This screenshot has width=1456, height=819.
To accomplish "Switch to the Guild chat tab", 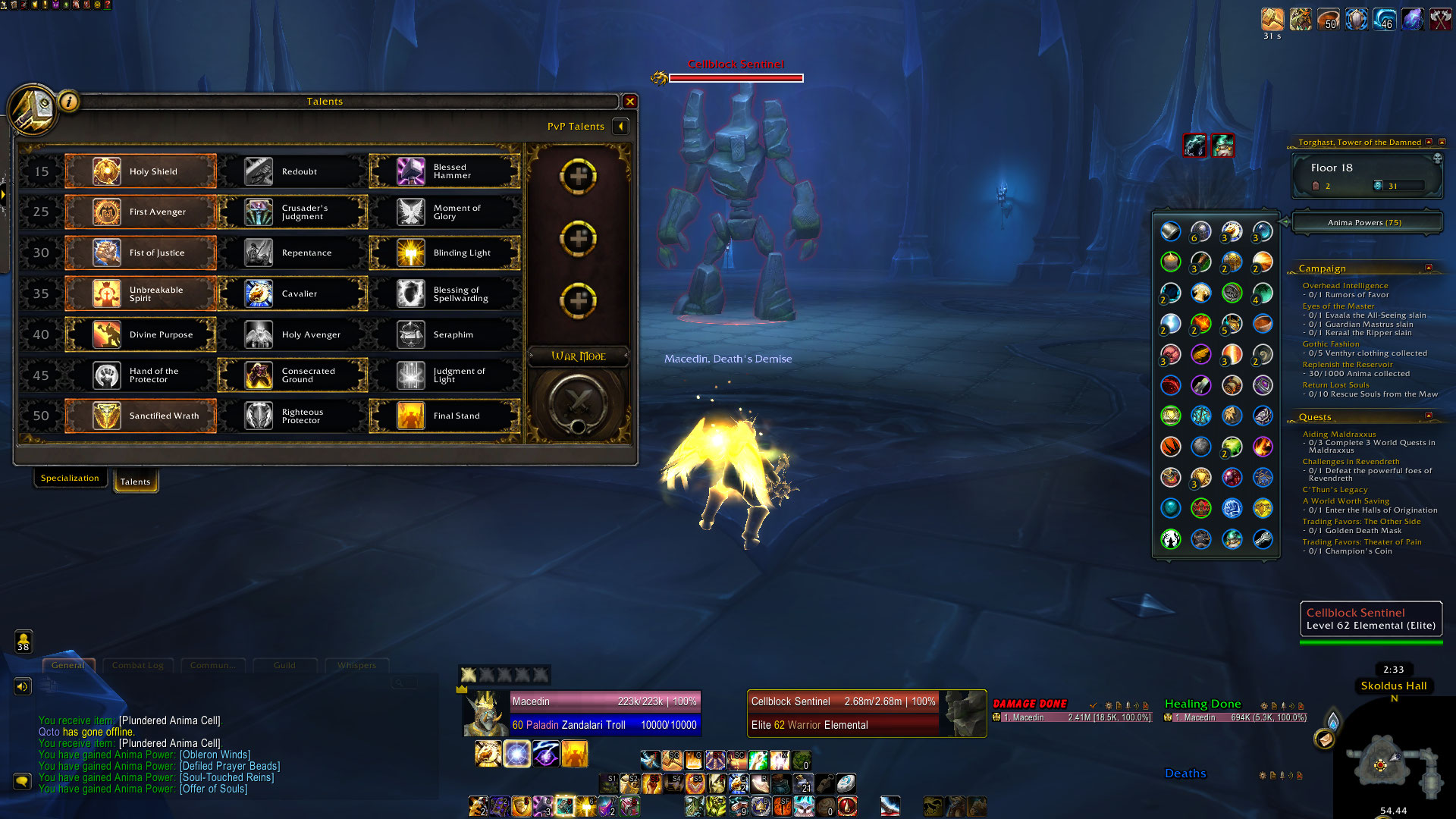I will point(284,666).
